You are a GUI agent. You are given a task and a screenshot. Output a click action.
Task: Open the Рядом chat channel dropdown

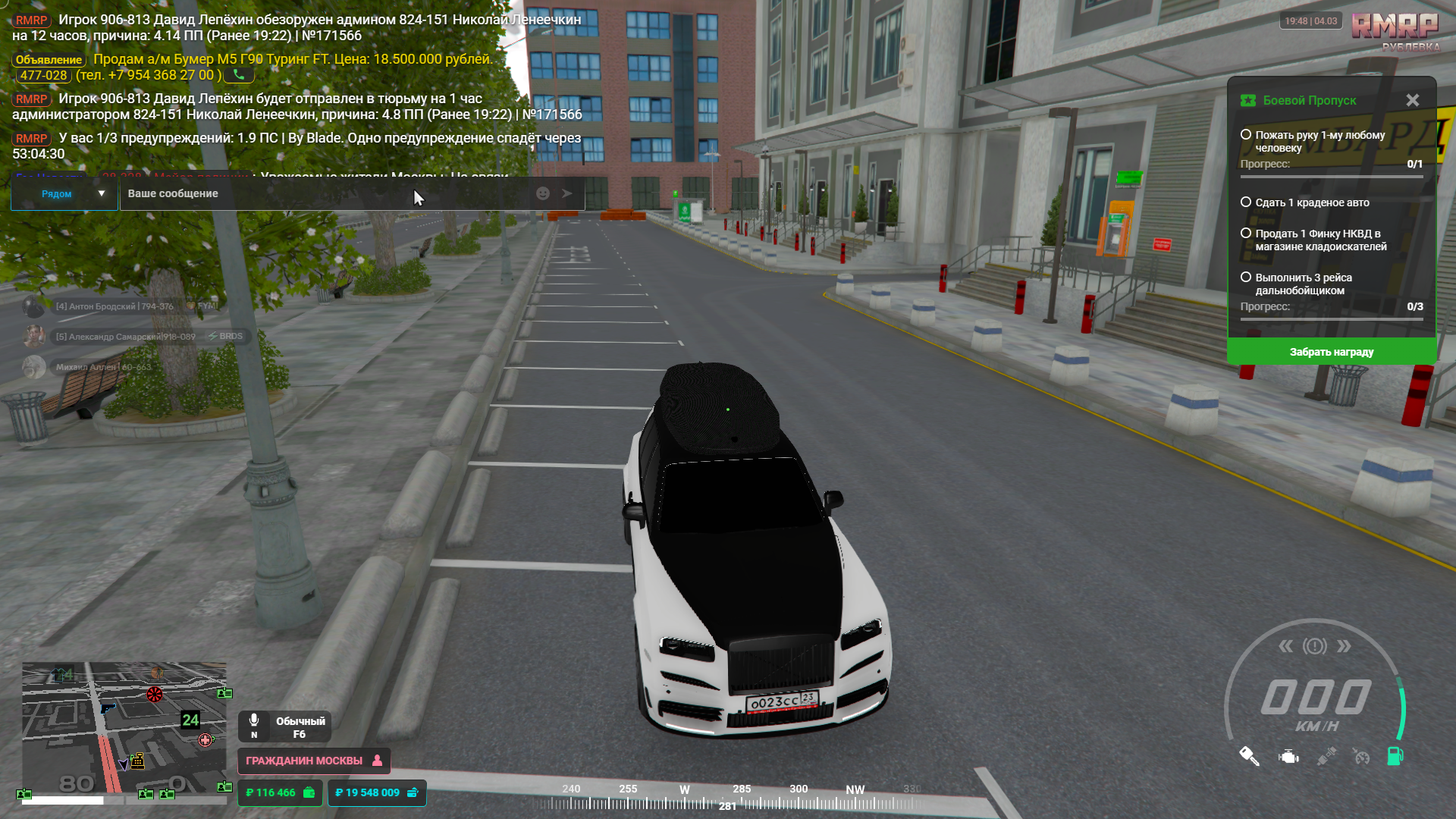64,194
